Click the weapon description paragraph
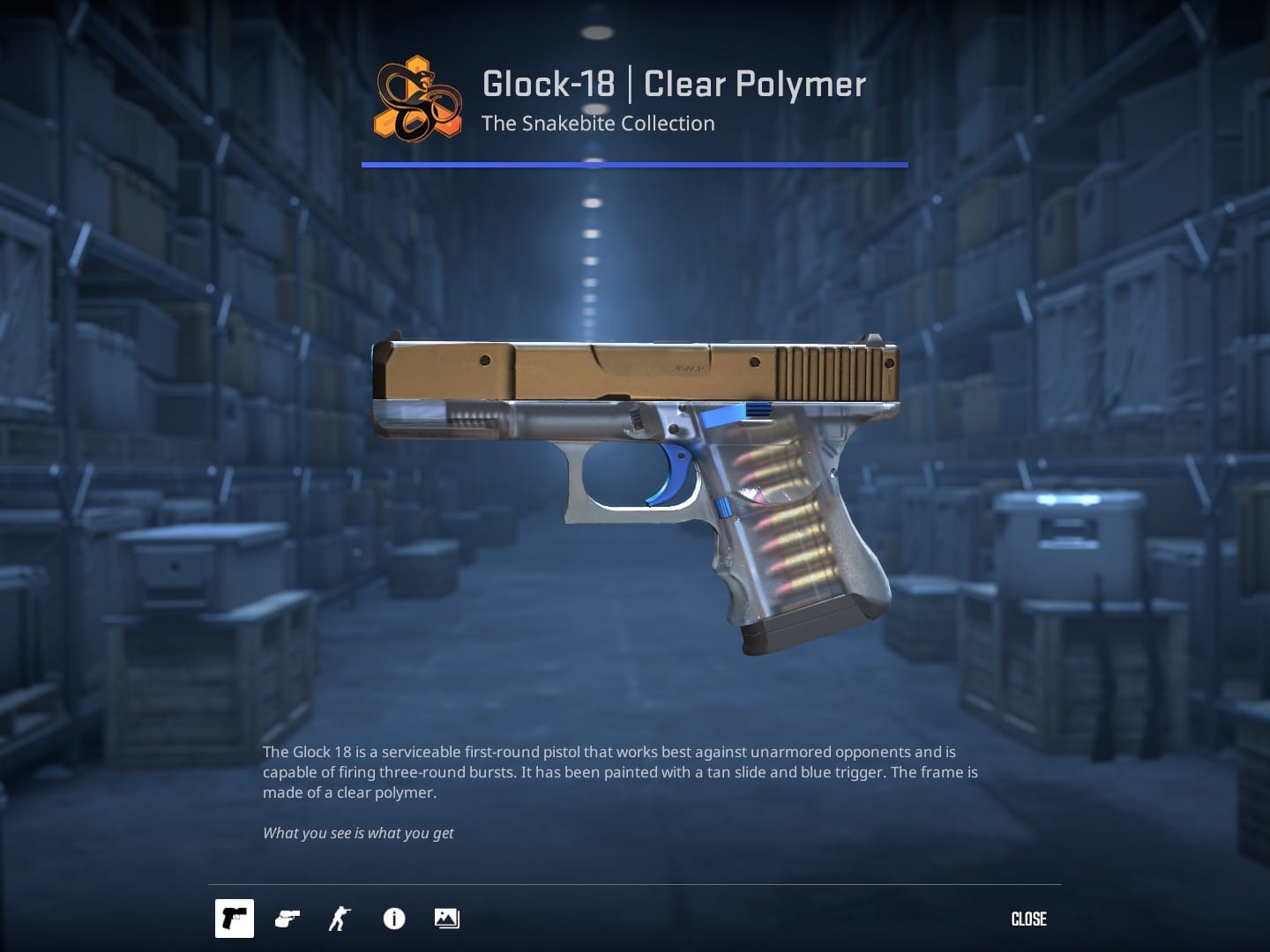The width and height of the screenshot is (1270, 952). coord(617,772)
